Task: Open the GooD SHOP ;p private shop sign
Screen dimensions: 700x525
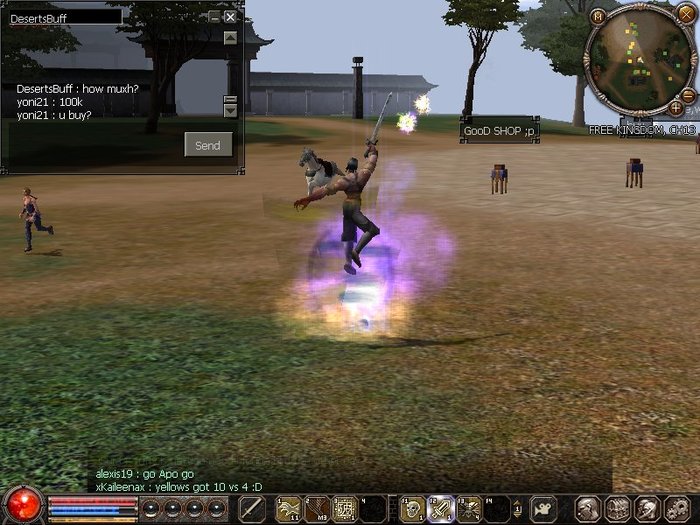Action: (500, 131)
